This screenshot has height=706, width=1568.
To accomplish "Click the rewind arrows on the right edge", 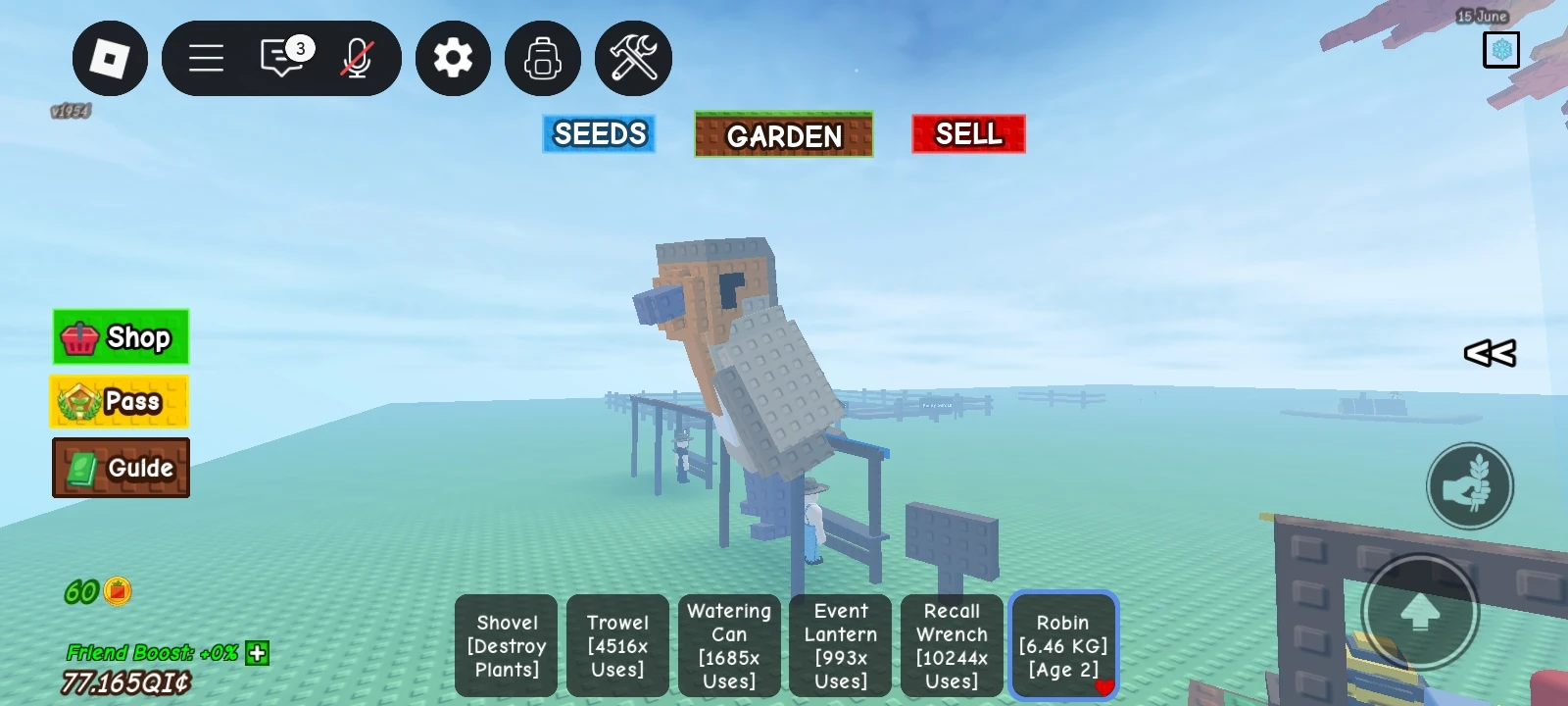I will (1487, 354).
